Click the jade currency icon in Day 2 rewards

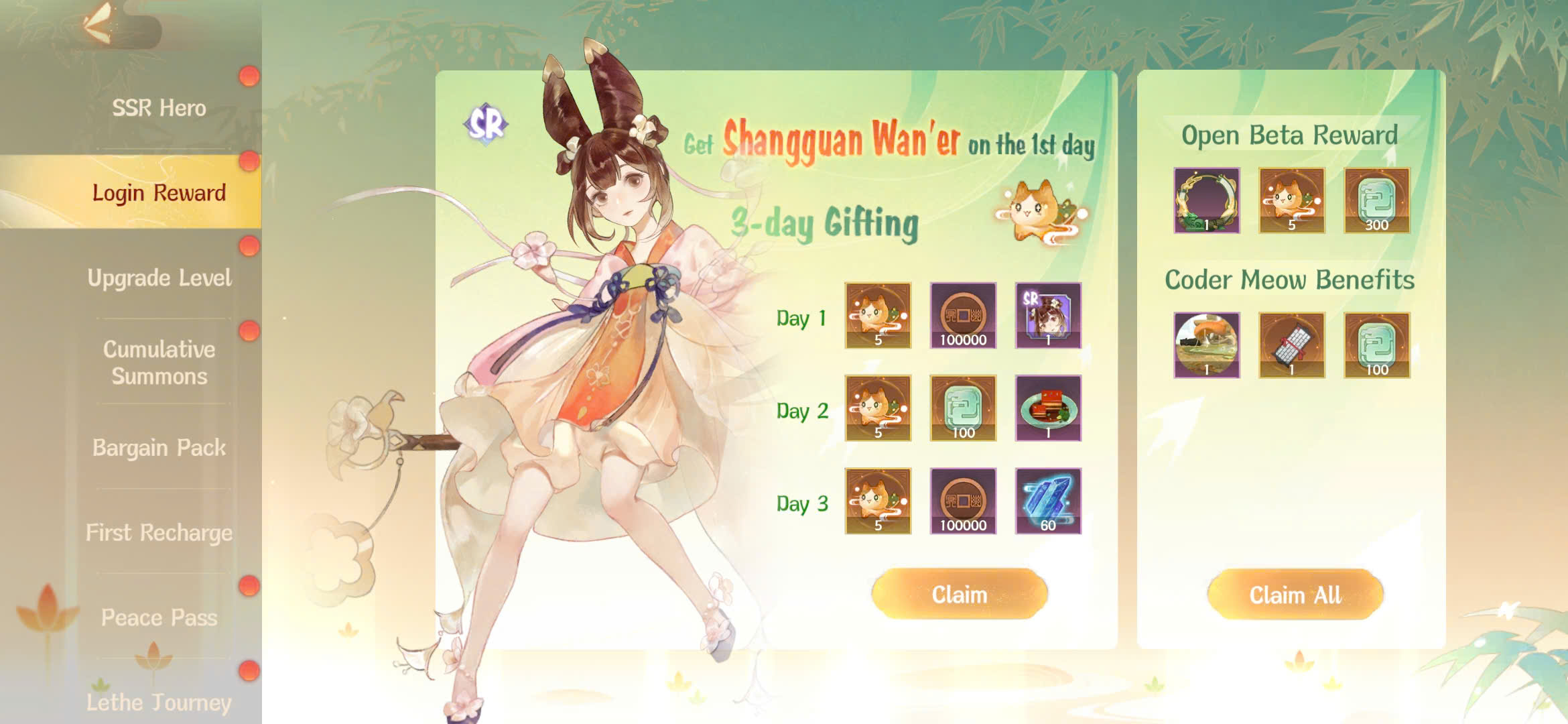pyautogui.click(x=963, y=409)
